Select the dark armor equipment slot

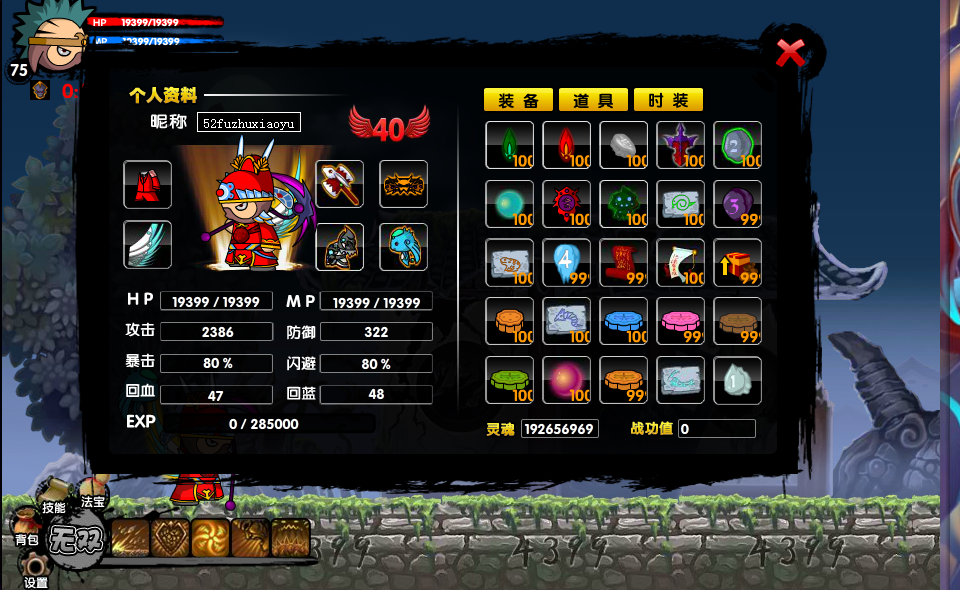coord(340,246)
